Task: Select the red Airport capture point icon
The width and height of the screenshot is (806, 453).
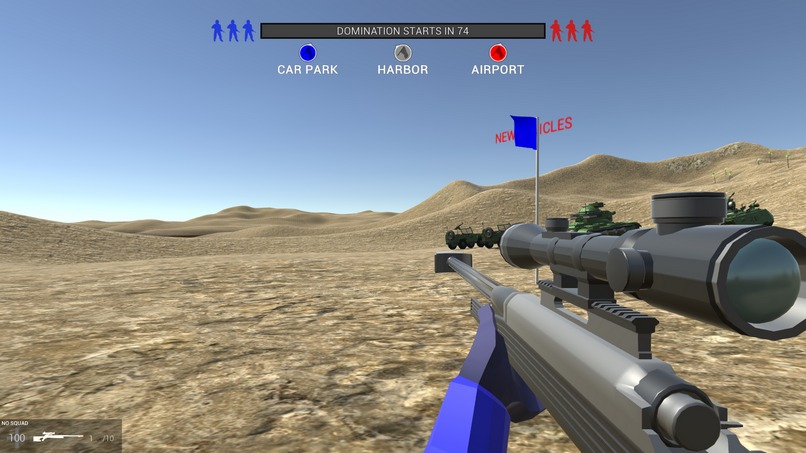Action: click(498, 53)
